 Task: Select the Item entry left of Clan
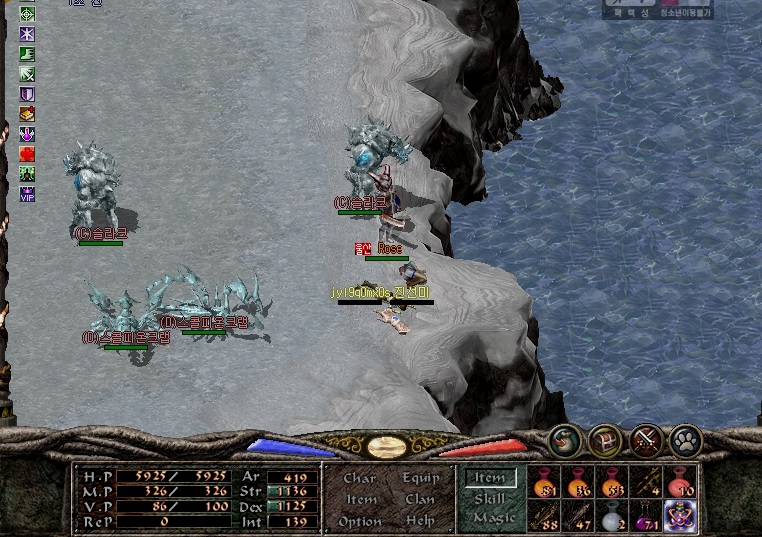tap(360, 499)
